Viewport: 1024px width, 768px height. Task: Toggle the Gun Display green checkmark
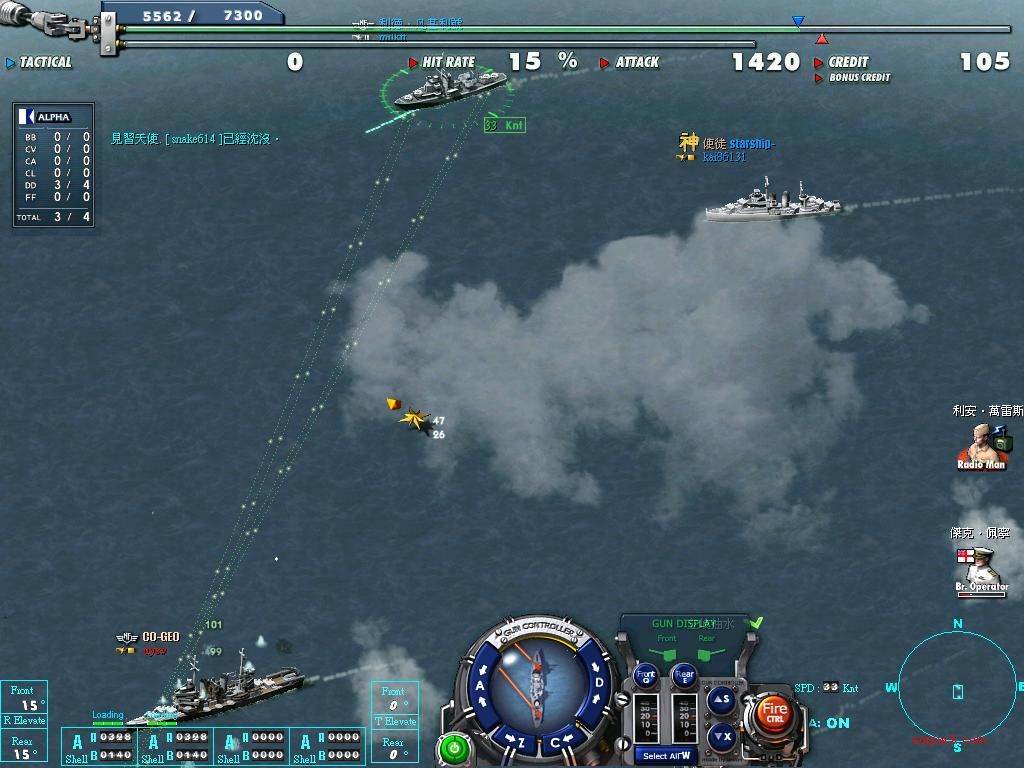click(757, 623)
